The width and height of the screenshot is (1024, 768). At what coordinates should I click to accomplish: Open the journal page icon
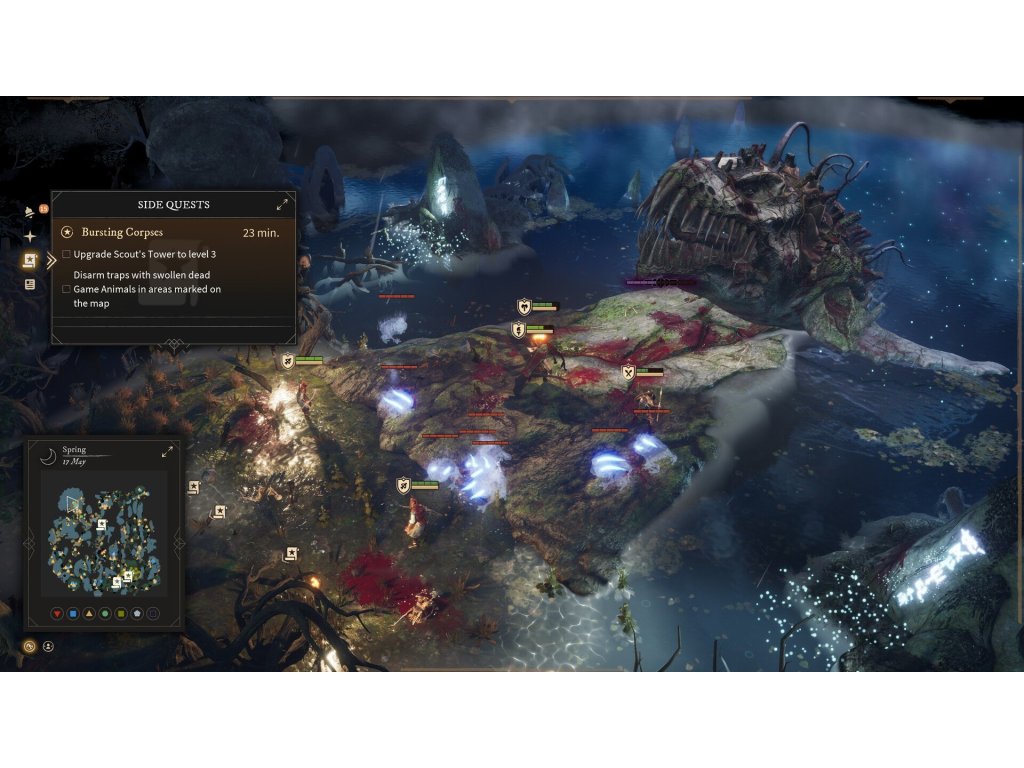pyautogui.click(x=30, y=284)
